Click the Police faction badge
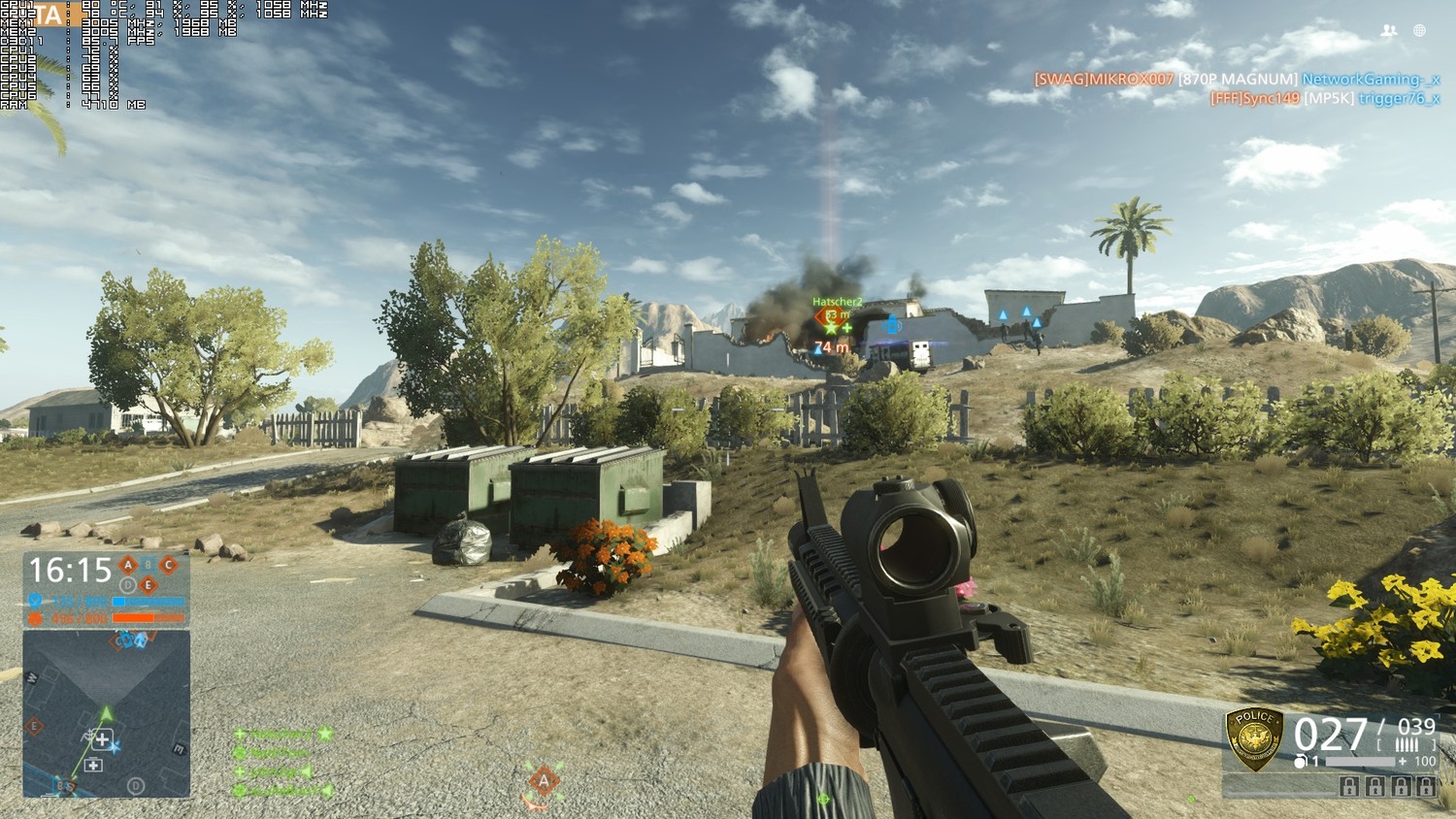The image size is (1456, 819). (x=1254, y=737)
